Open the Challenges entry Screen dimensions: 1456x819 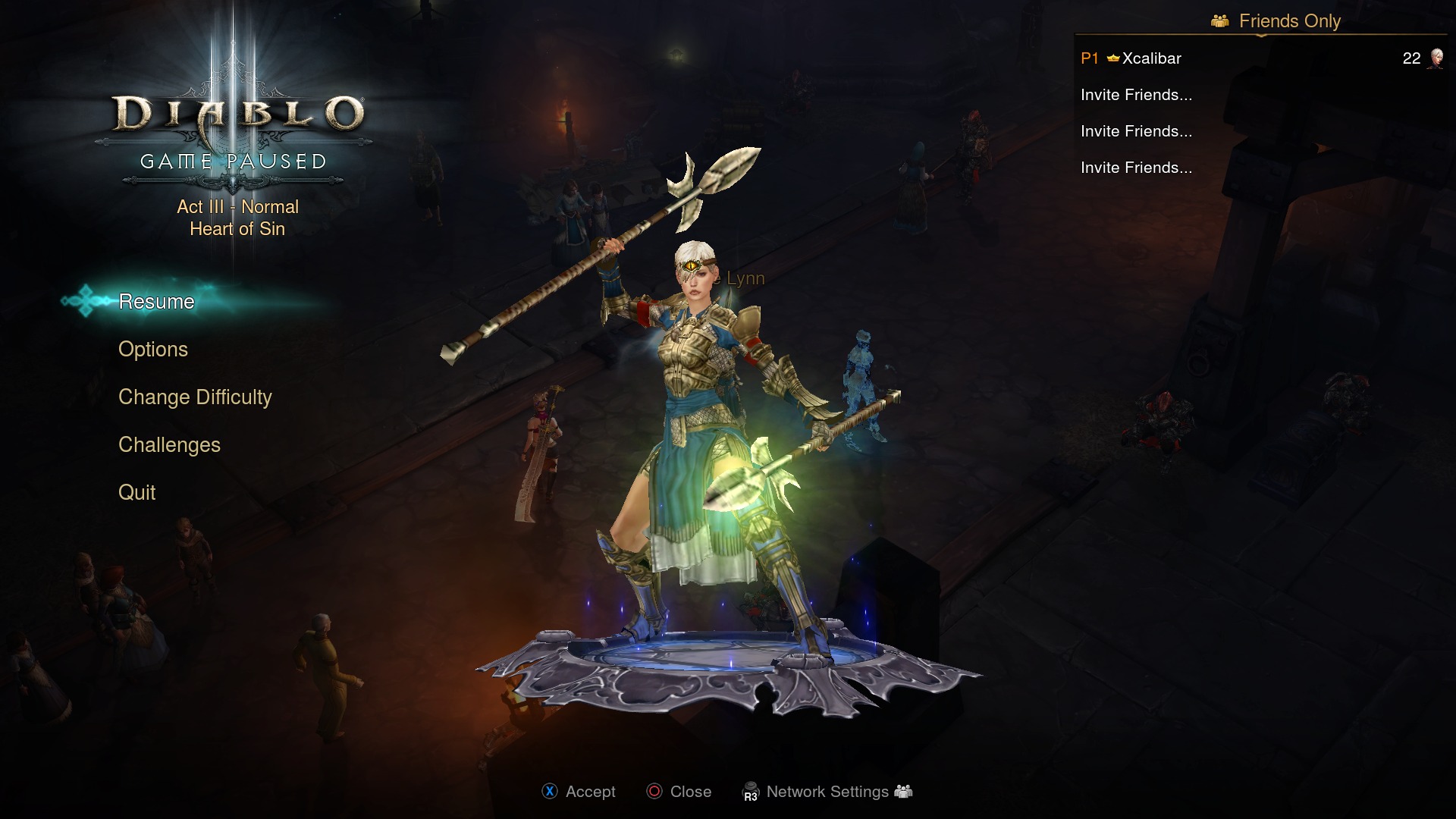pos(169,445)
